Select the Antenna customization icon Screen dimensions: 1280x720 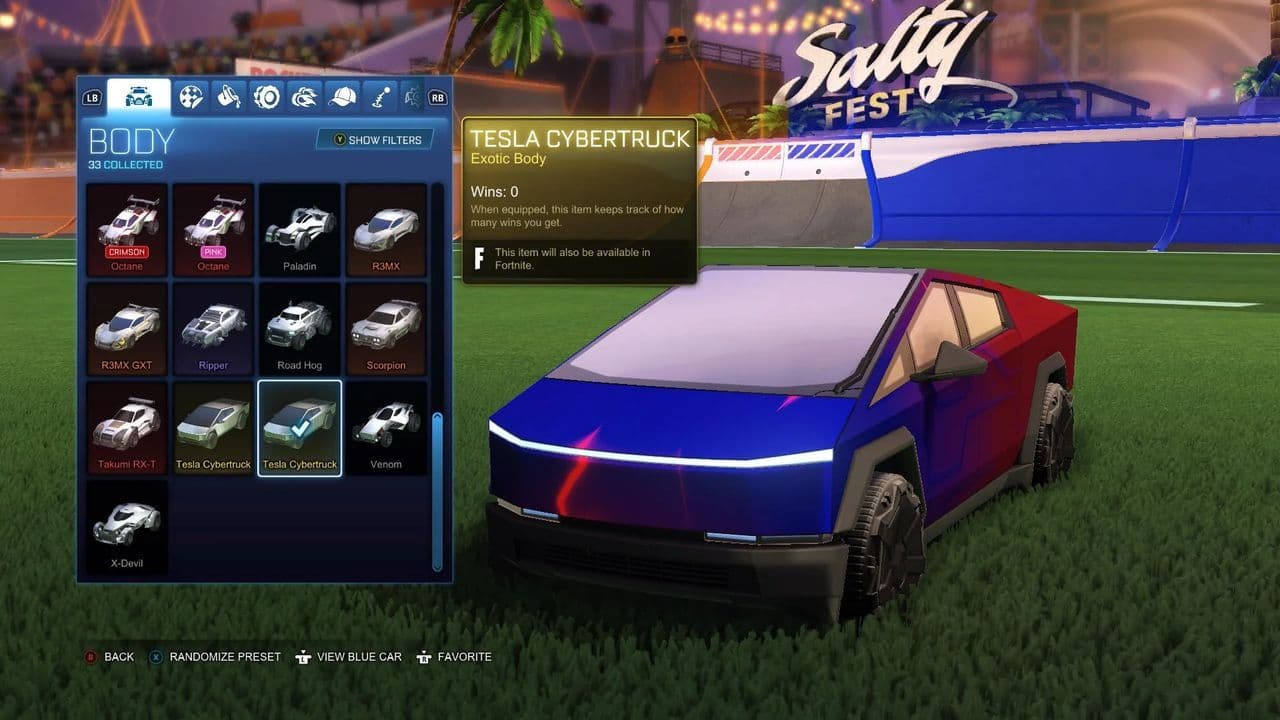click(x=379, y=96)
